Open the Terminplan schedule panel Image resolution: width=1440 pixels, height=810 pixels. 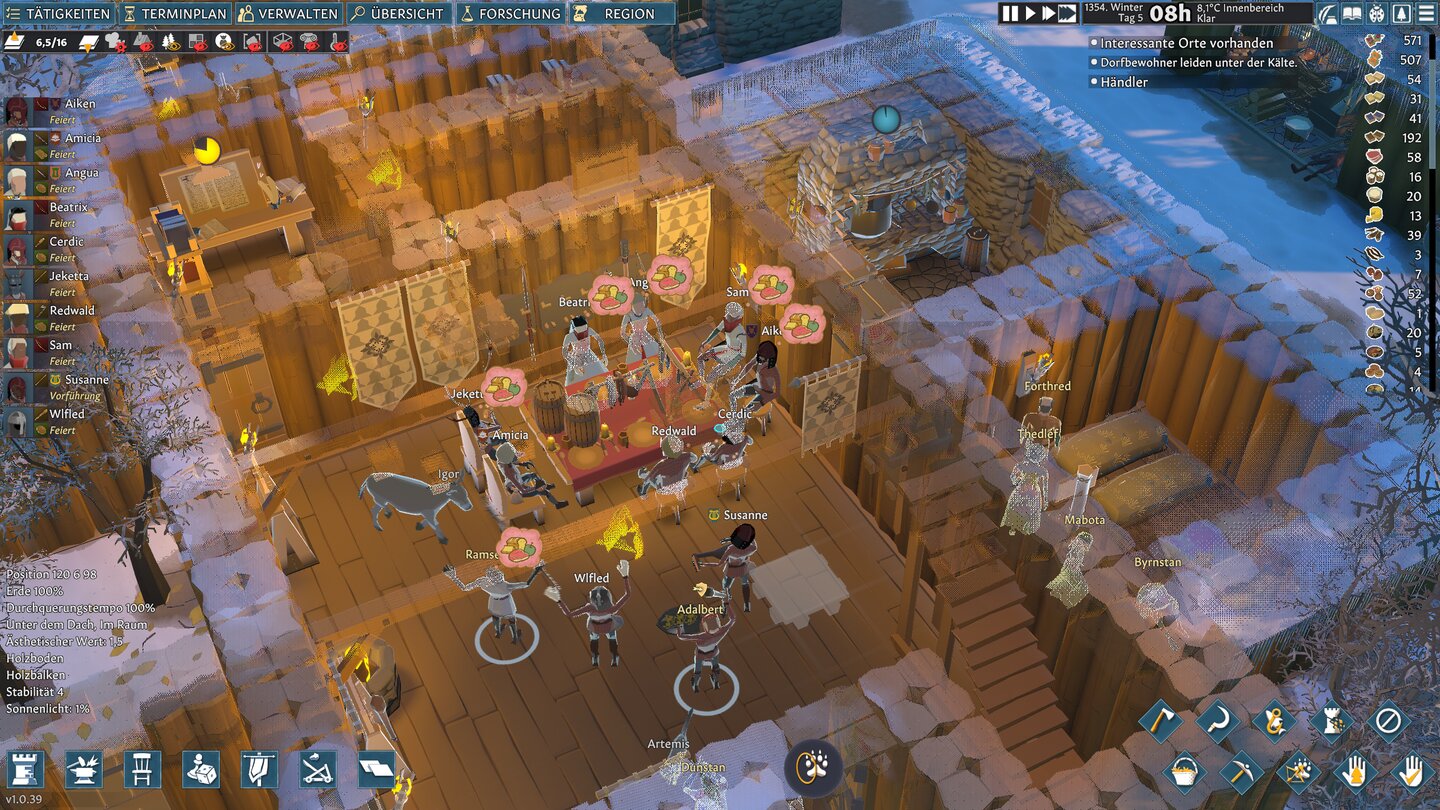click(174, 14)
